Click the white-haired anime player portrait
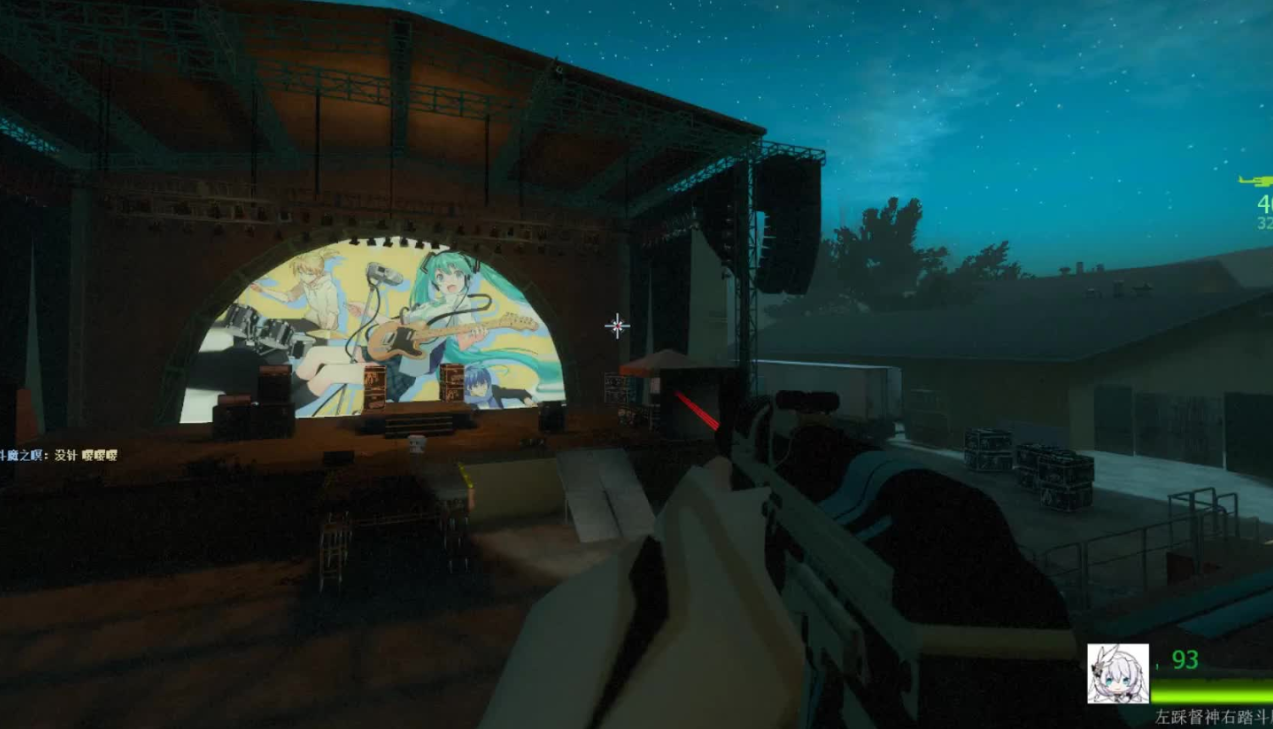Screen dimensions: 1273x729 point(1117,673)
